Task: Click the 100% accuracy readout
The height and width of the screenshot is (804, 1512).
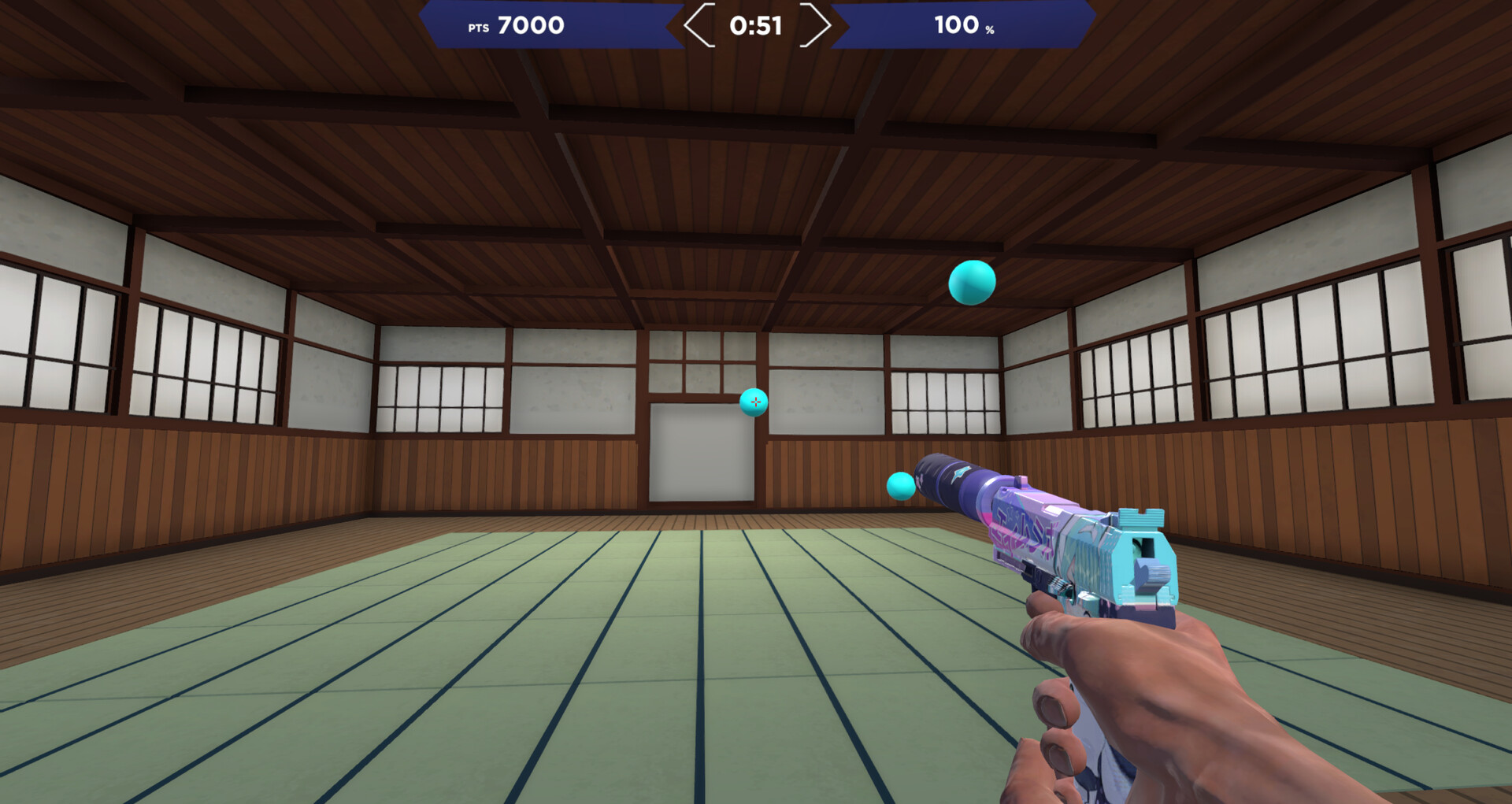Action: [959, 26]
